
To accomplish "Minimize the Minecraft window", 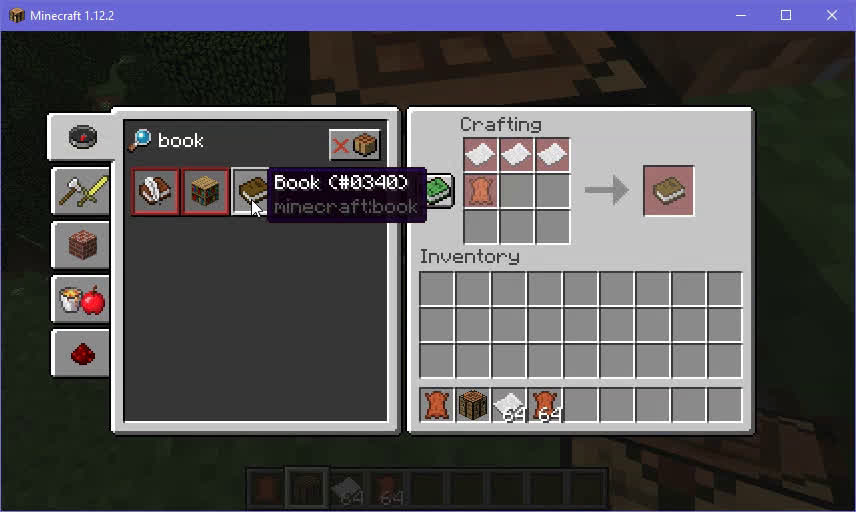I will click(x=741, y=15).
